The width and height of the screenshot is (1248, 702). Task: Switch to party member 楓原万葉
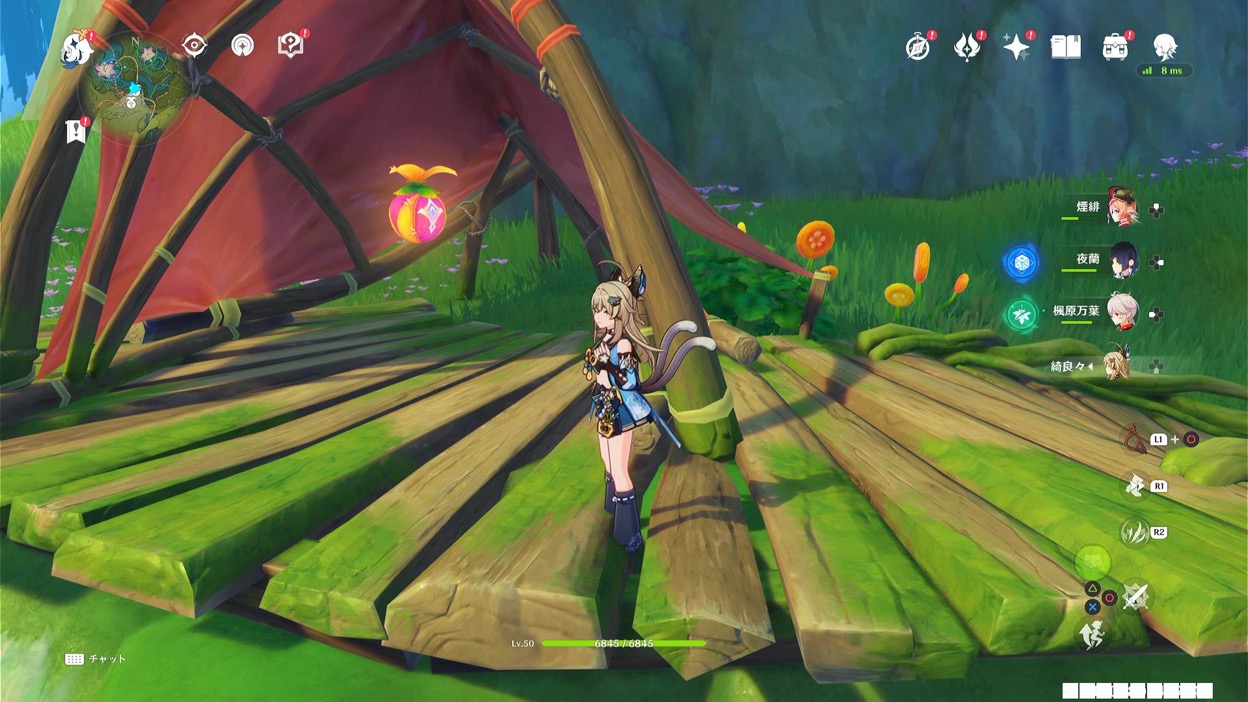coord(1122,313)
